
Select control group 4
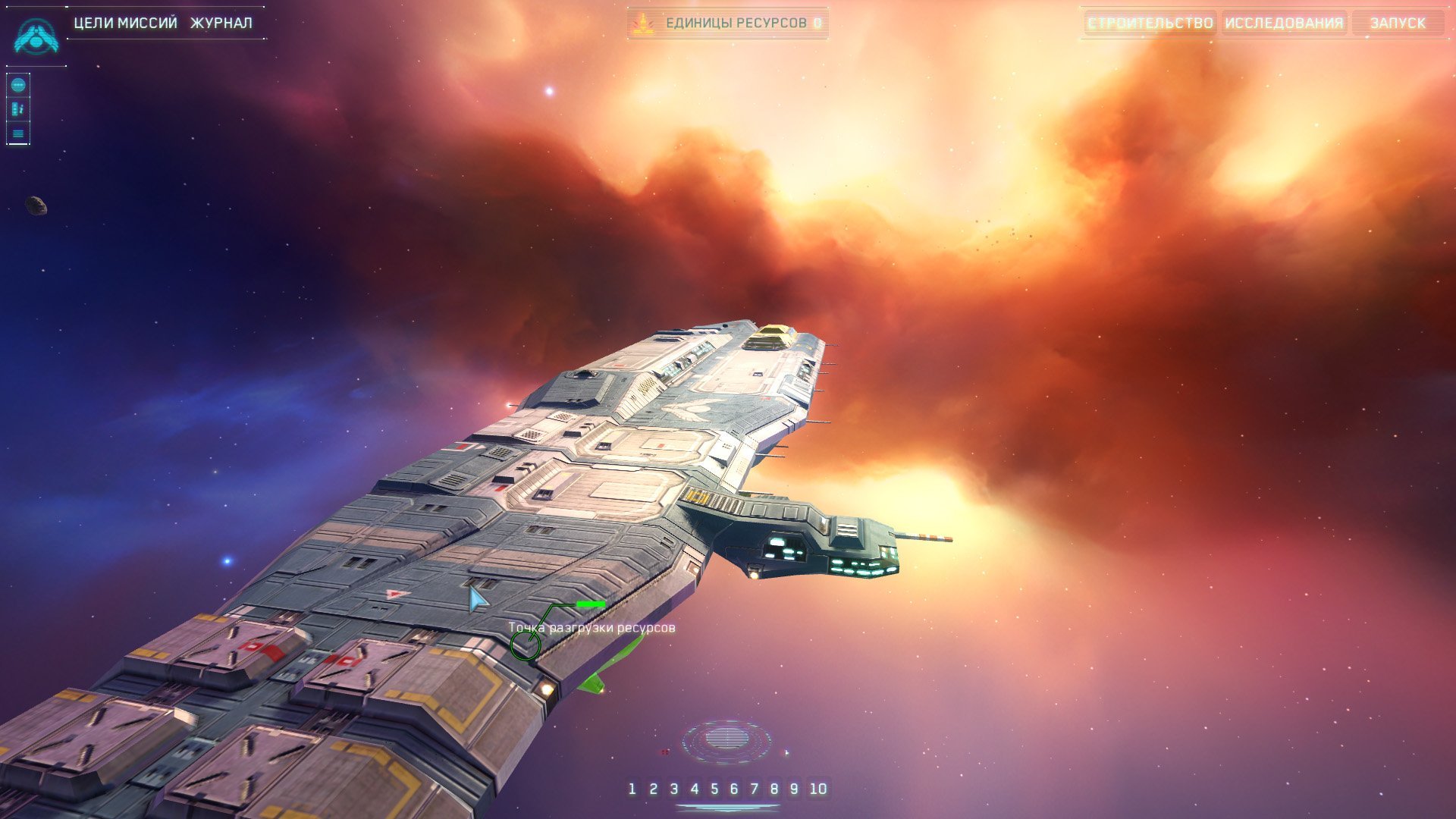coord(694,789)
